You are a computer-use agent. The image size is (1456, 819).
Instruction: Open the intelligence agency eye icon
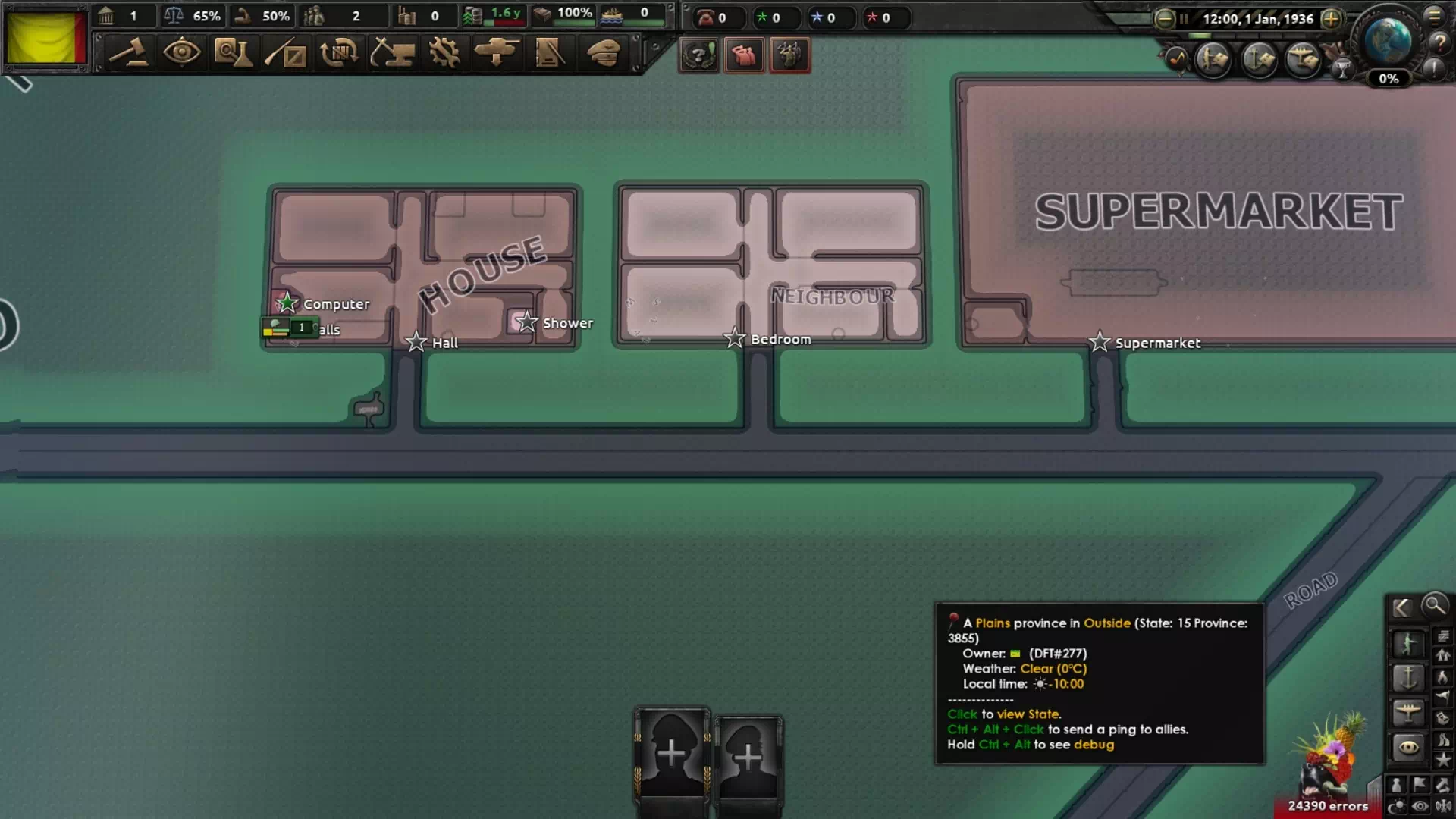coord(182,53)
